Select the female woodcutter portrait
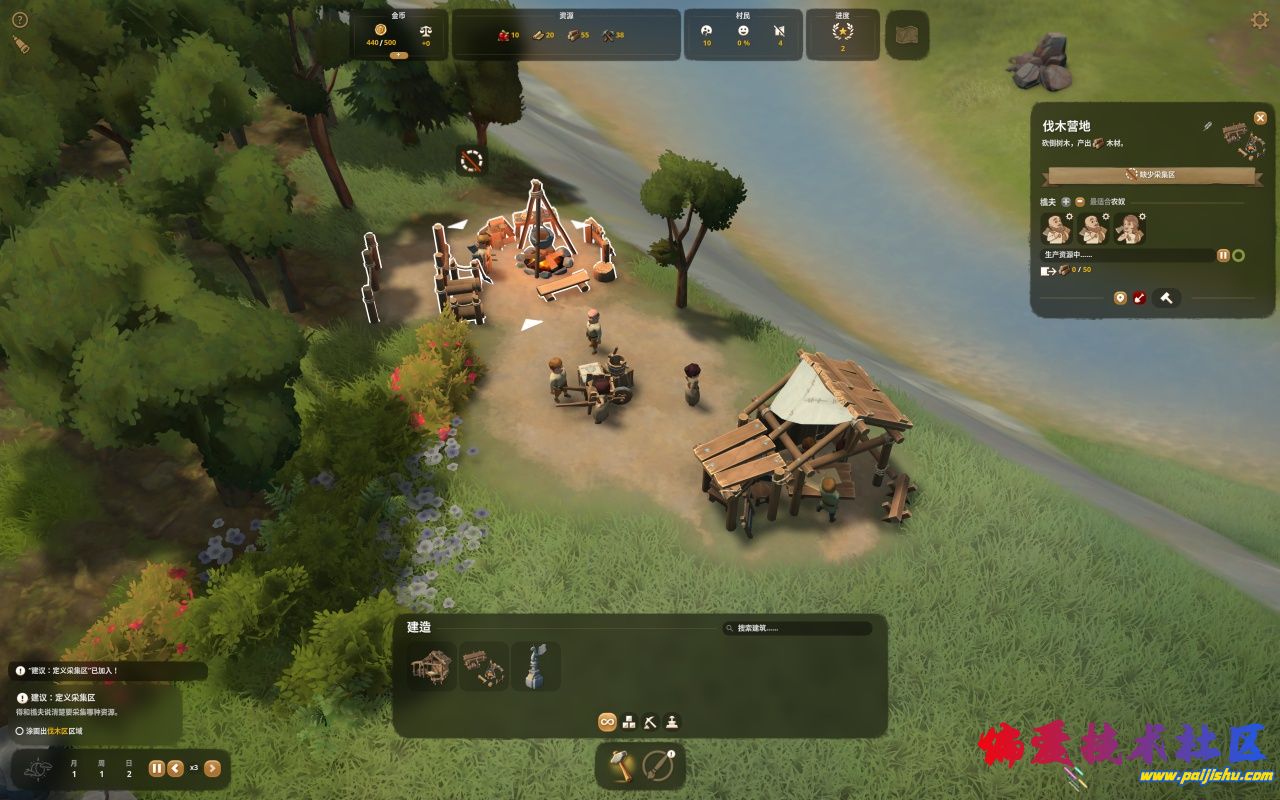Image resolution: width=1280 pixels, height=800 pixels. point(1129,230)
